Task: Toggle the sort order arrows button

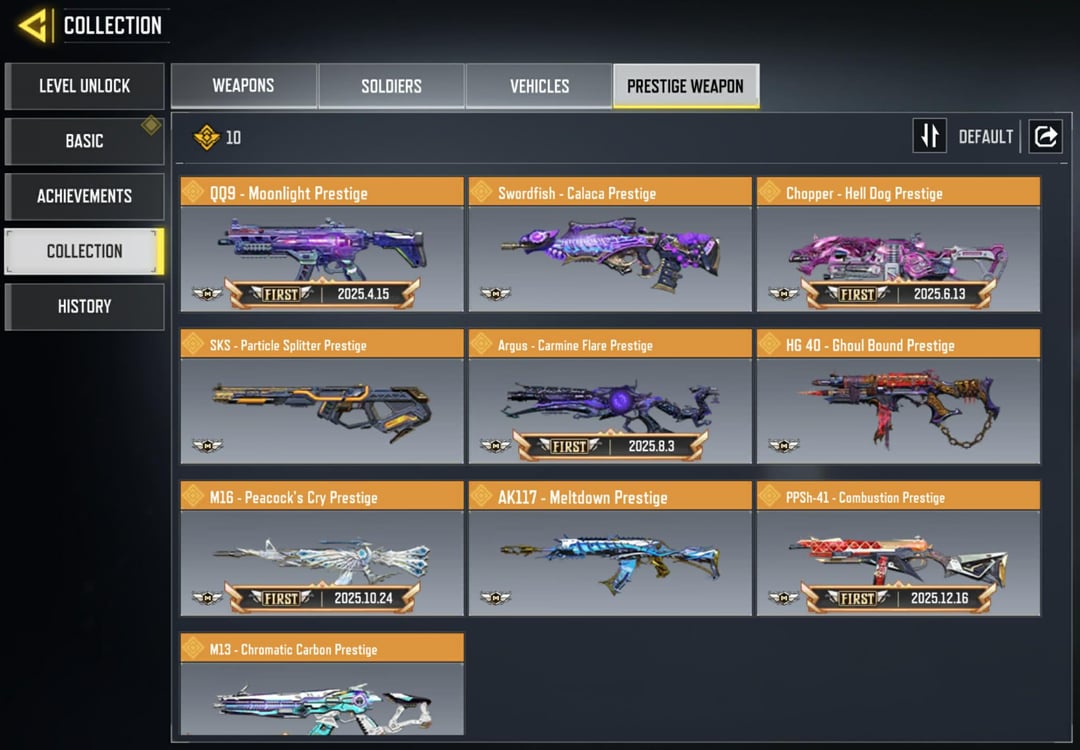Action: (929, 136)
